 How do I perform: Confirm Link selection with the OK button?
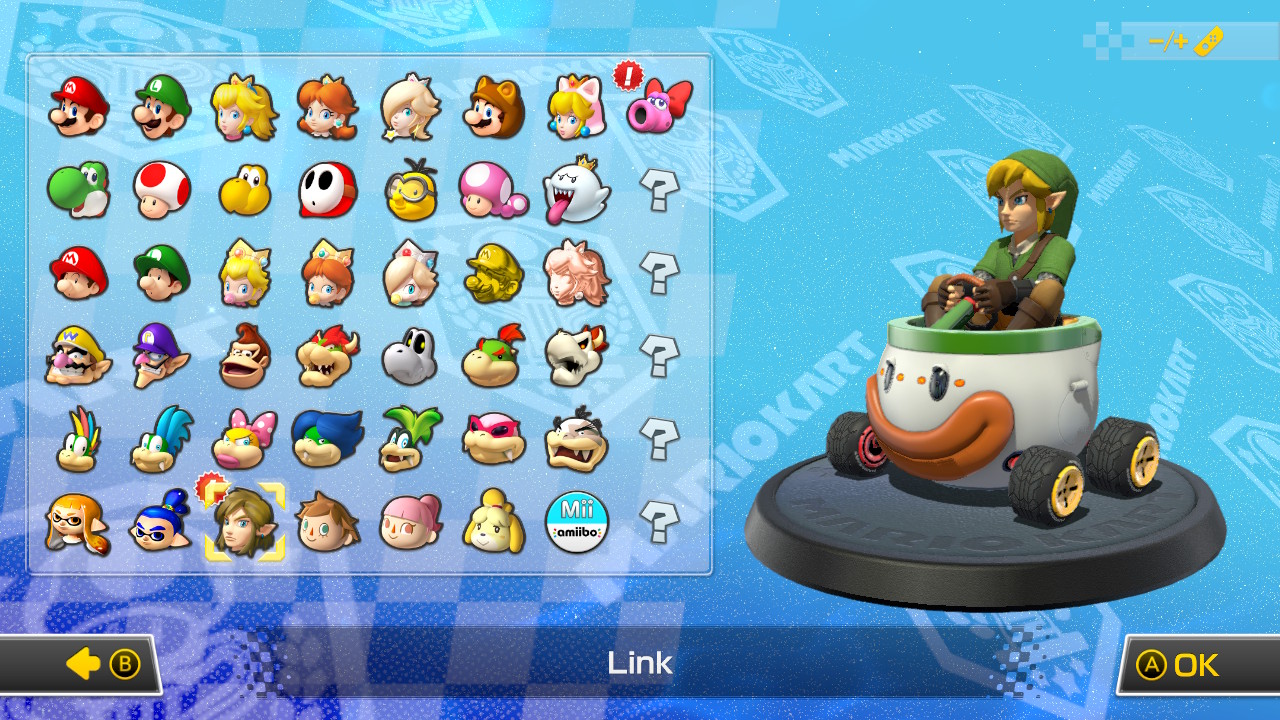point(1189,664)
